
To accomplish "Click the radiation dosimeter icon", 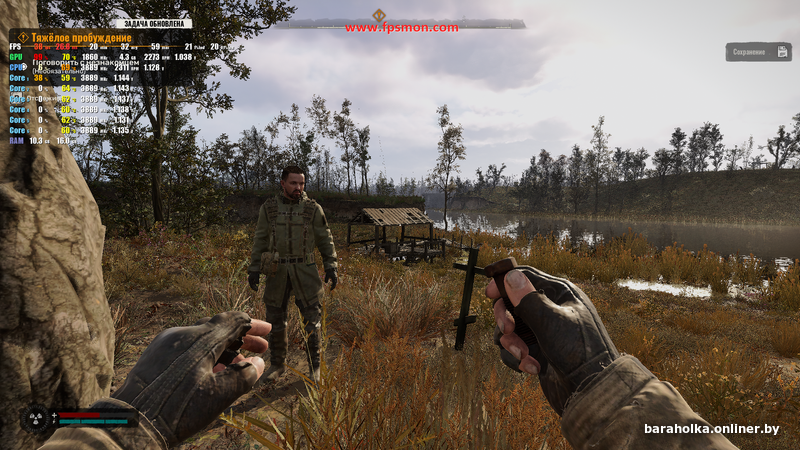I will [36, 417].
